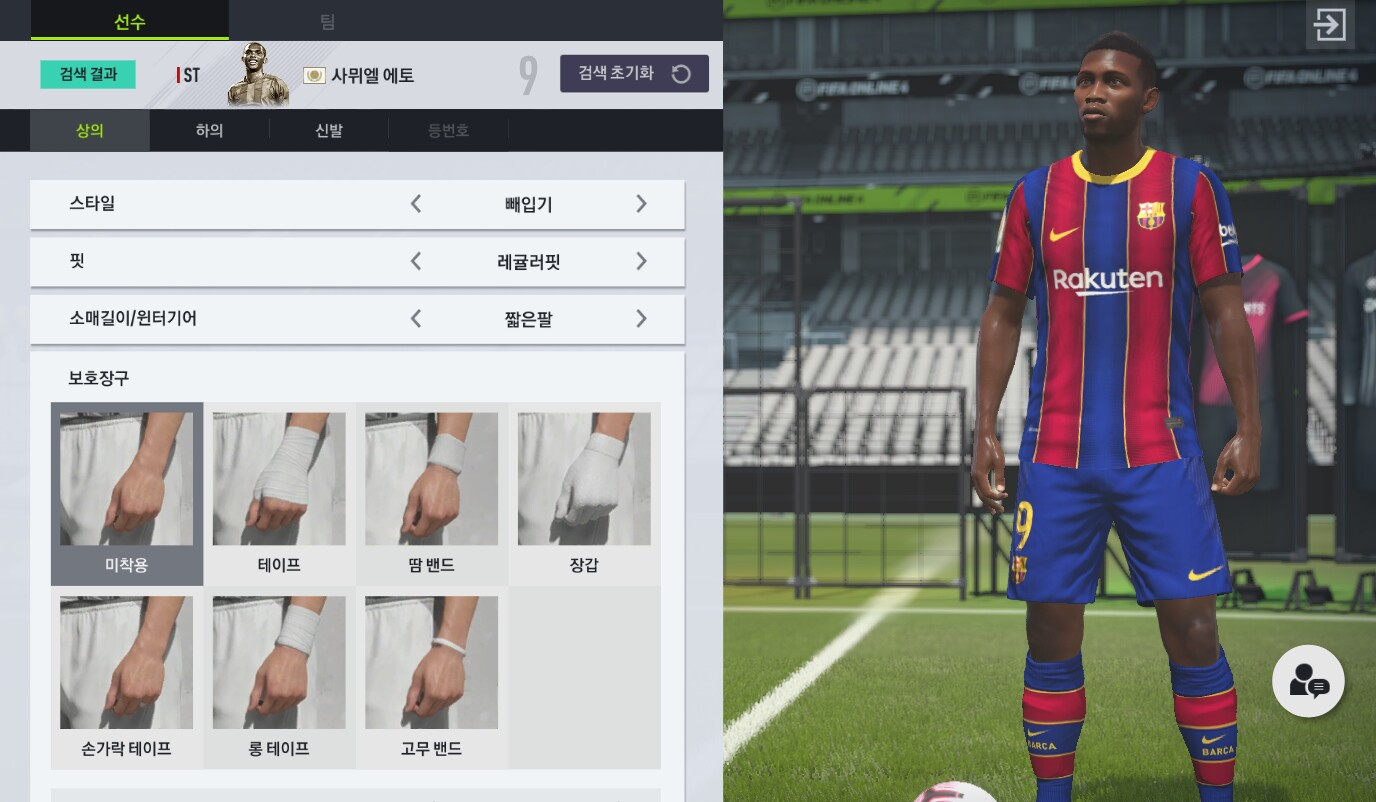The width and height of the screenshot is (1376, 802).
Task: Switch to the 하의 category tab
Action: [x=209, y=130]
